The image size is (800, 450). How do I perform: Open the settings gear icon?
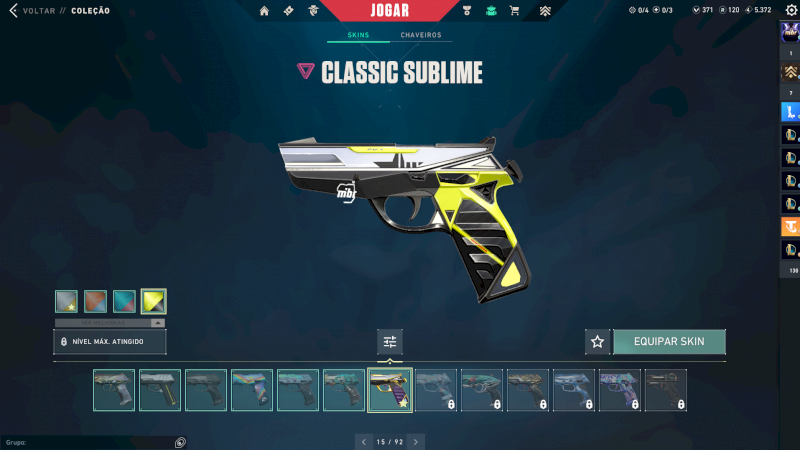coord(791,10)
